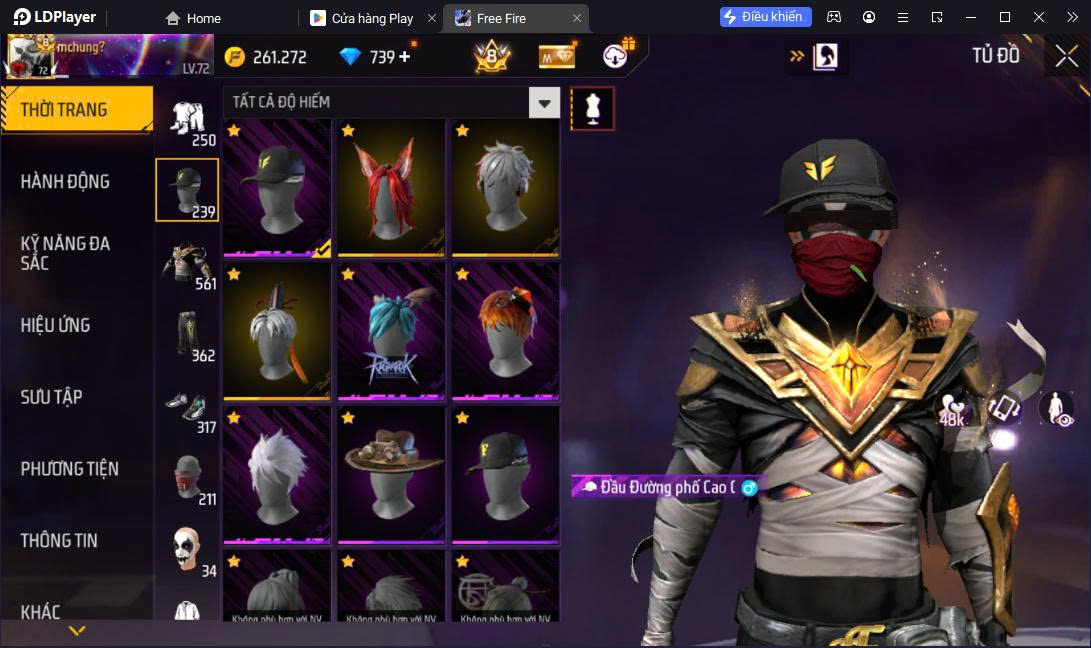View the face mask category with 211 items
The image size is (1091, 648).
point(187,478)
